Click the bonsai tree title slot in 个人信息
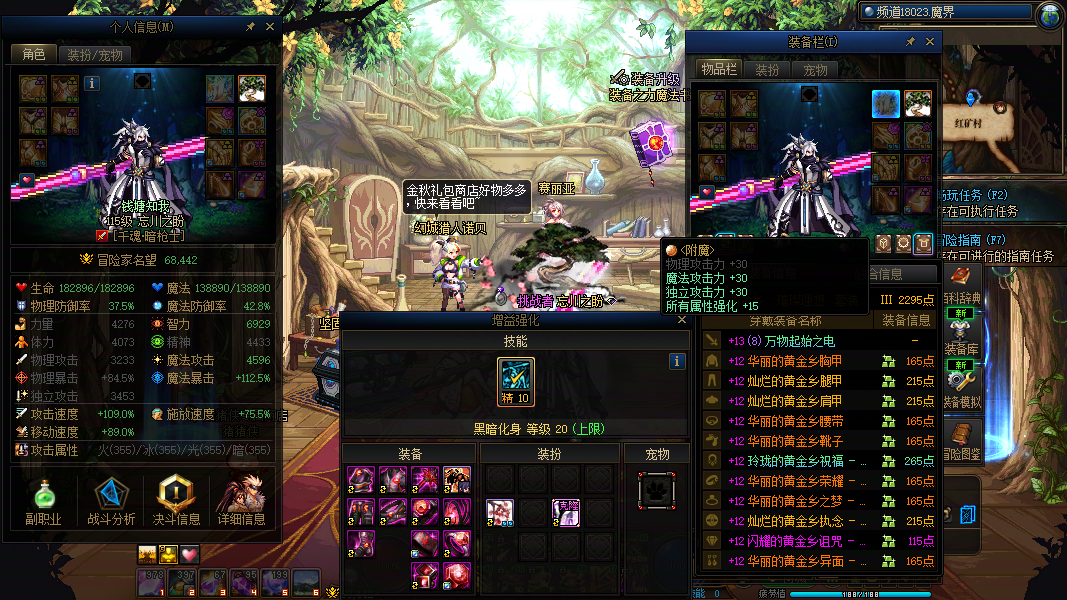 [251, 89]
